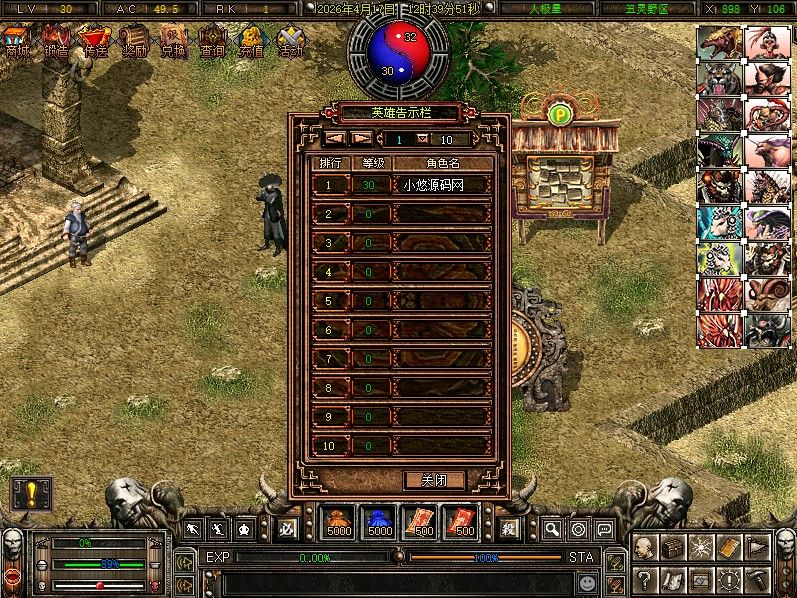Open the 奖励 rewards menu
797x598 pixels.
click(x=134, y=42)
